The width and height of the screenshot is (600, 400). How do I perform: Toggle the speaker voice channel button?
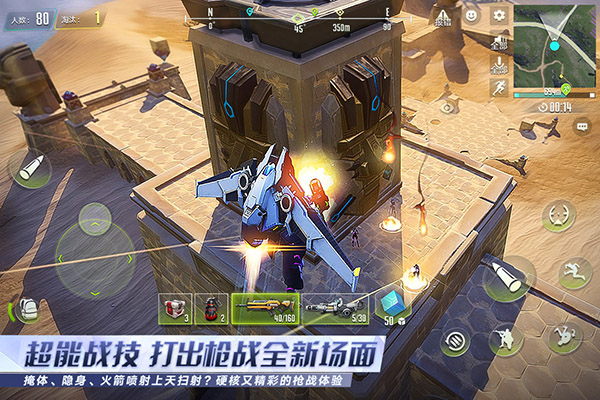tap(500, 42)
